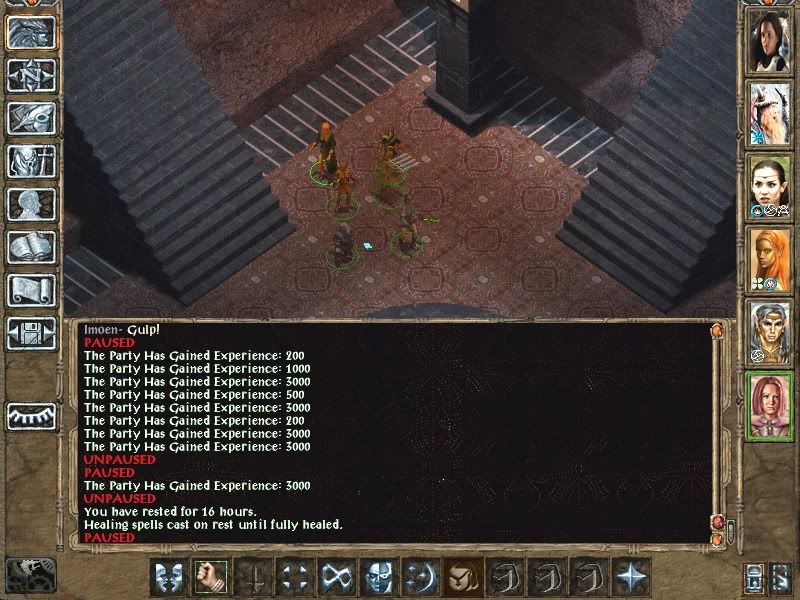The width and height of the screenshot is (800, 600).
Task: Show the character record silhouette button
Action: pyautogui.click(x=31, y=204)
